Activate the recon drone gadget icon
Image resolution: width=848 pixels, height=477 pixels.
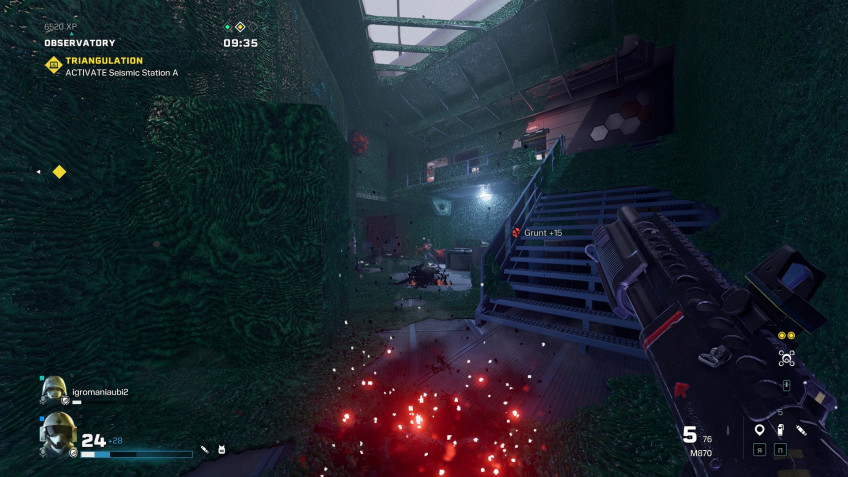point(786,358)
